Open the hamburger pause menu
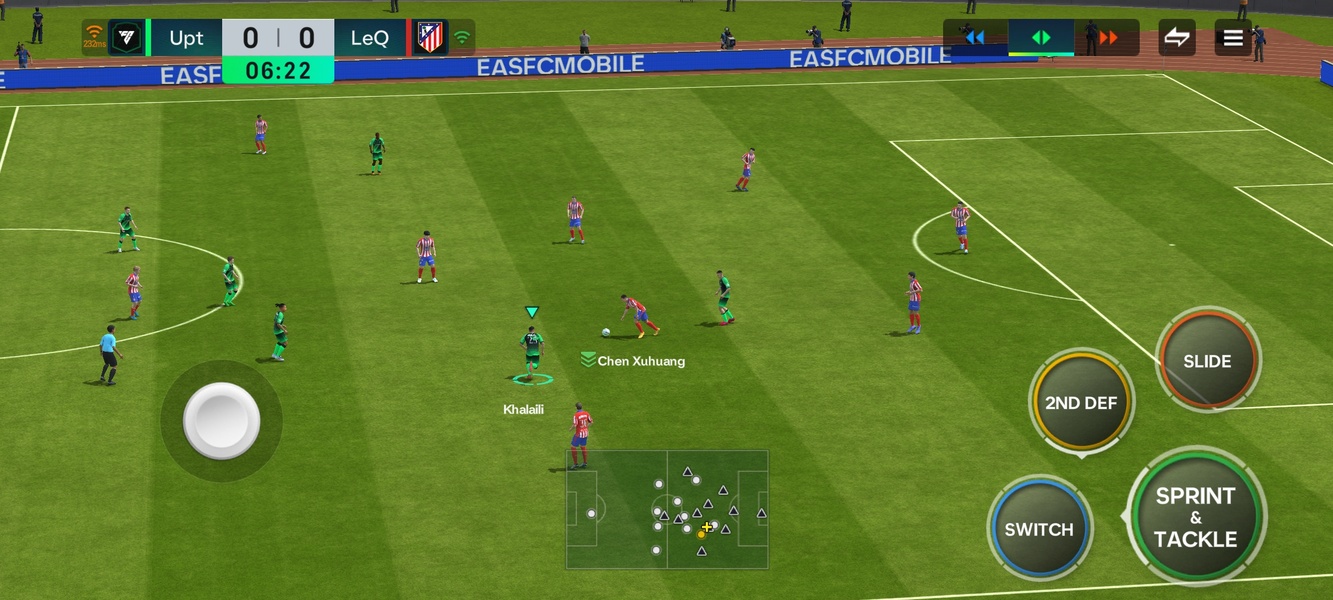 click(x=1233, y=38)
